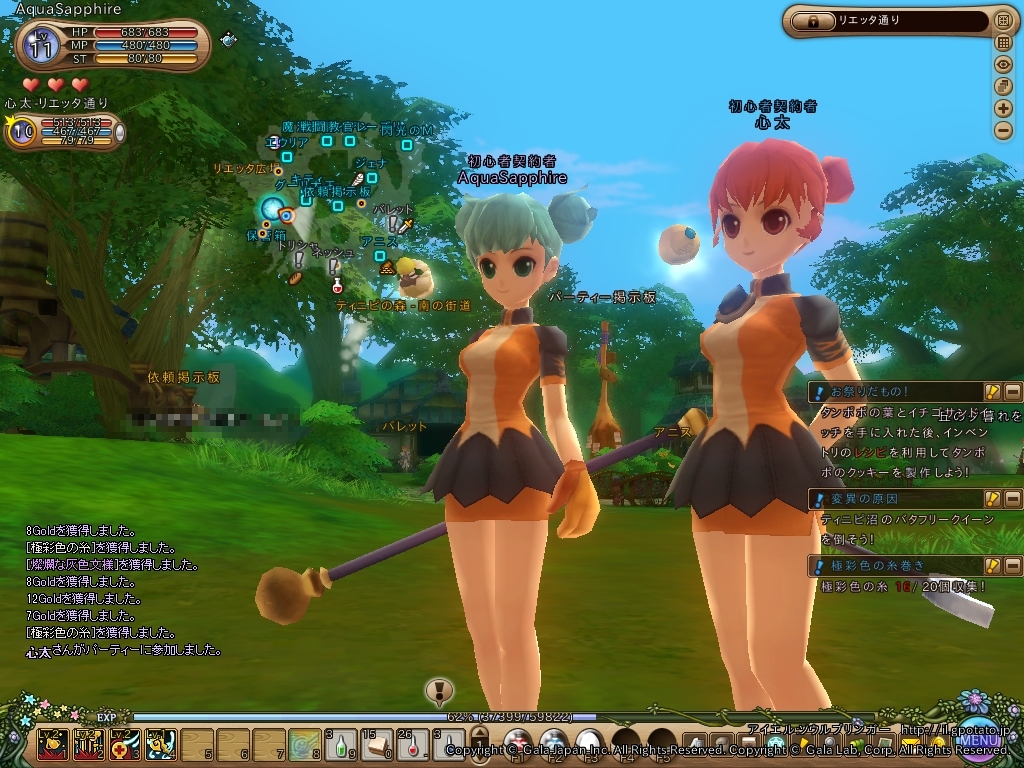Open details for the 変異の原因 quest
Screen dimensions: 1024x768
click(x=993, y=498)
